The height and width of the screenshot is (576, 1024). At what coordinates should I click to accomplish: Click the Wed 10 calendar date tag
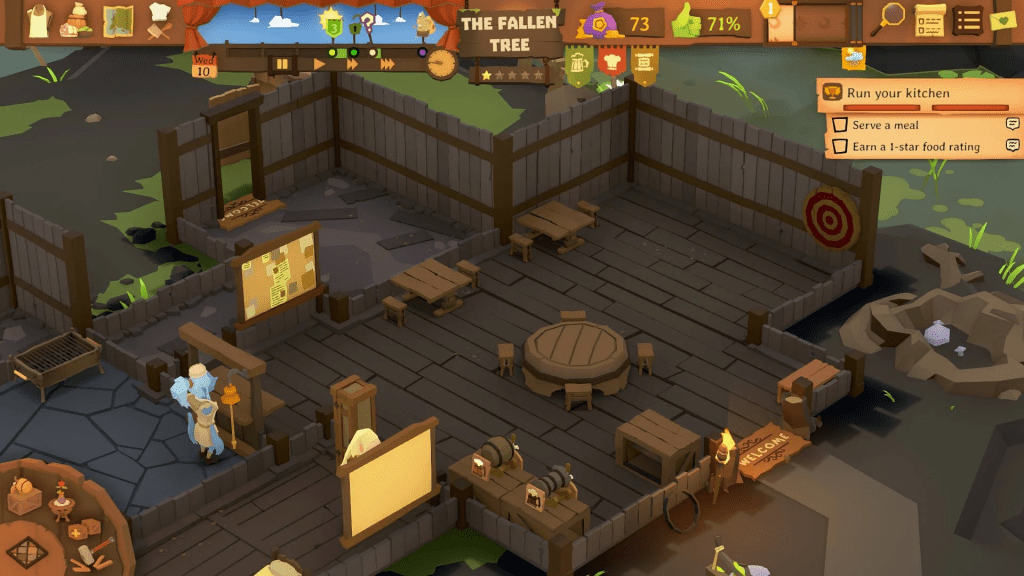click(x=203, y=67)
